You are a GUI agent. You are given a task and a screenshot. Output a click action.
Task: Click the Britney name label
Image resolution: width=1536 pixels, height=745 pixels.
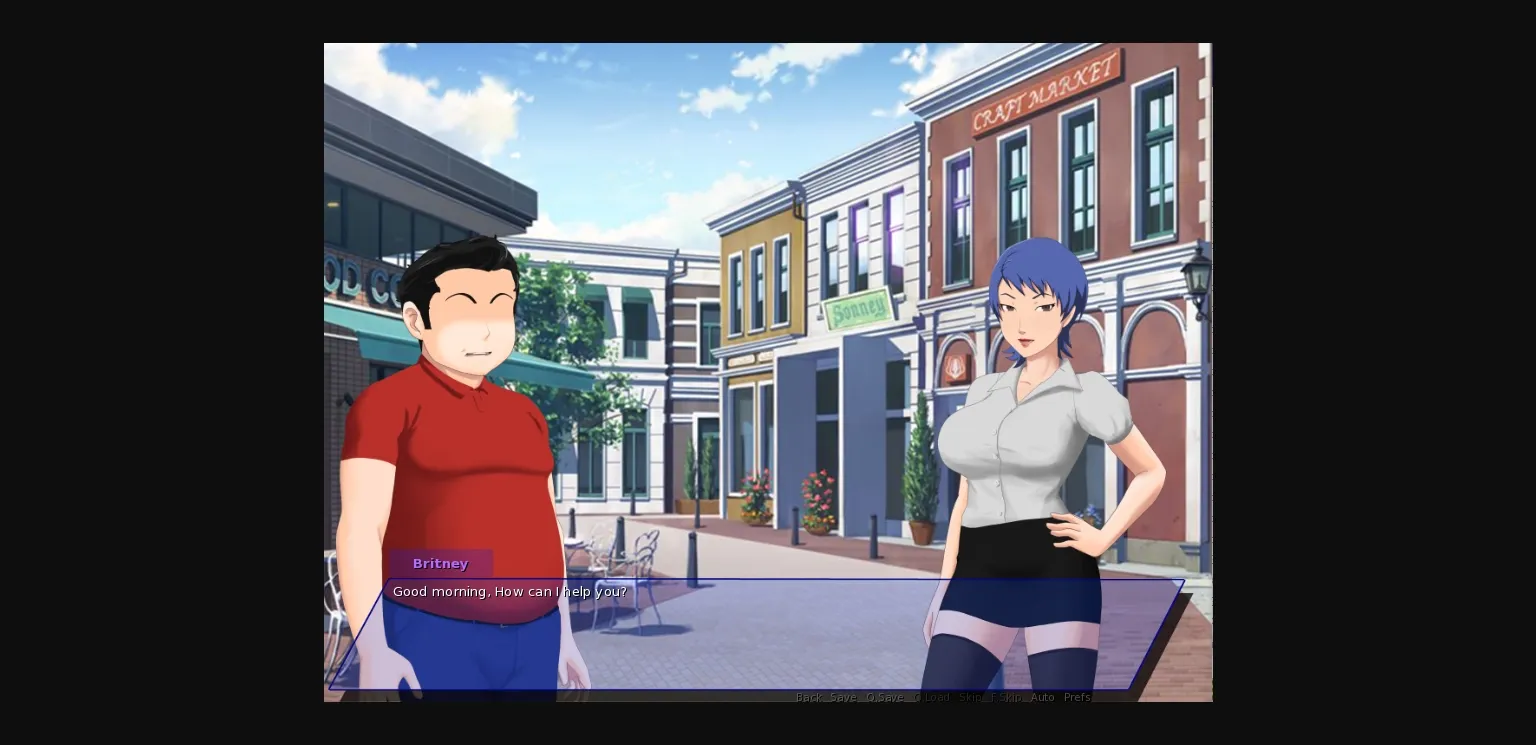(441, 563)
